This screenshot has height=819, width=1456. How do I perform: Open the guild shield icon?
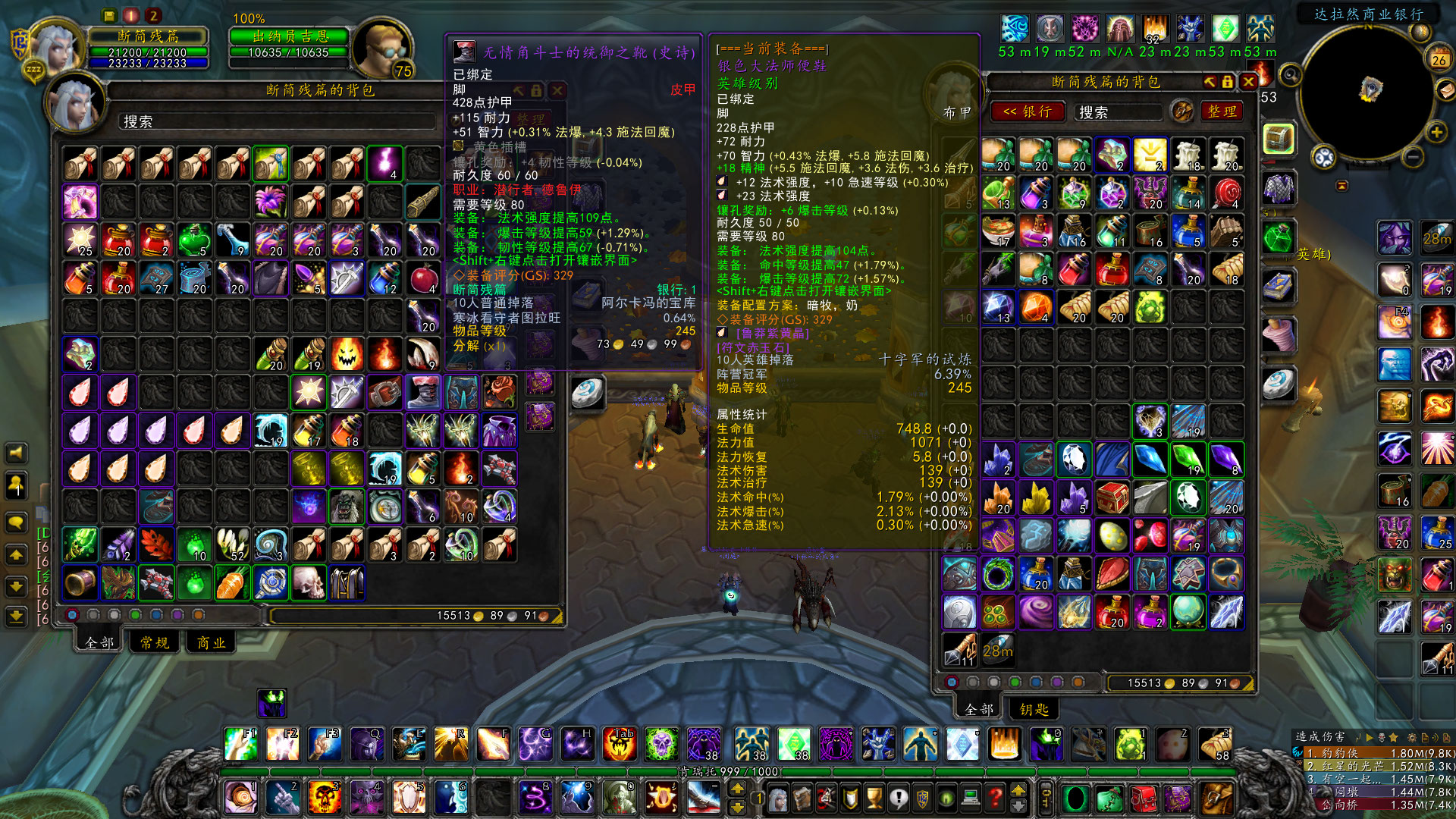tap(923, 799)
